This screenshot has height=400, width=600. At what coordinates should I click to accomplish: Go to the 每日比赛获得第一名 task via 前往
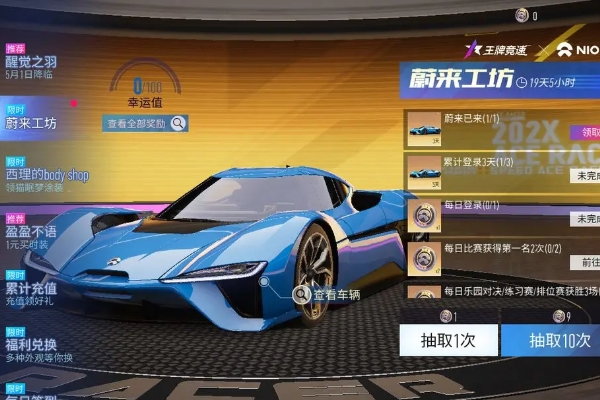click(584, 261)
